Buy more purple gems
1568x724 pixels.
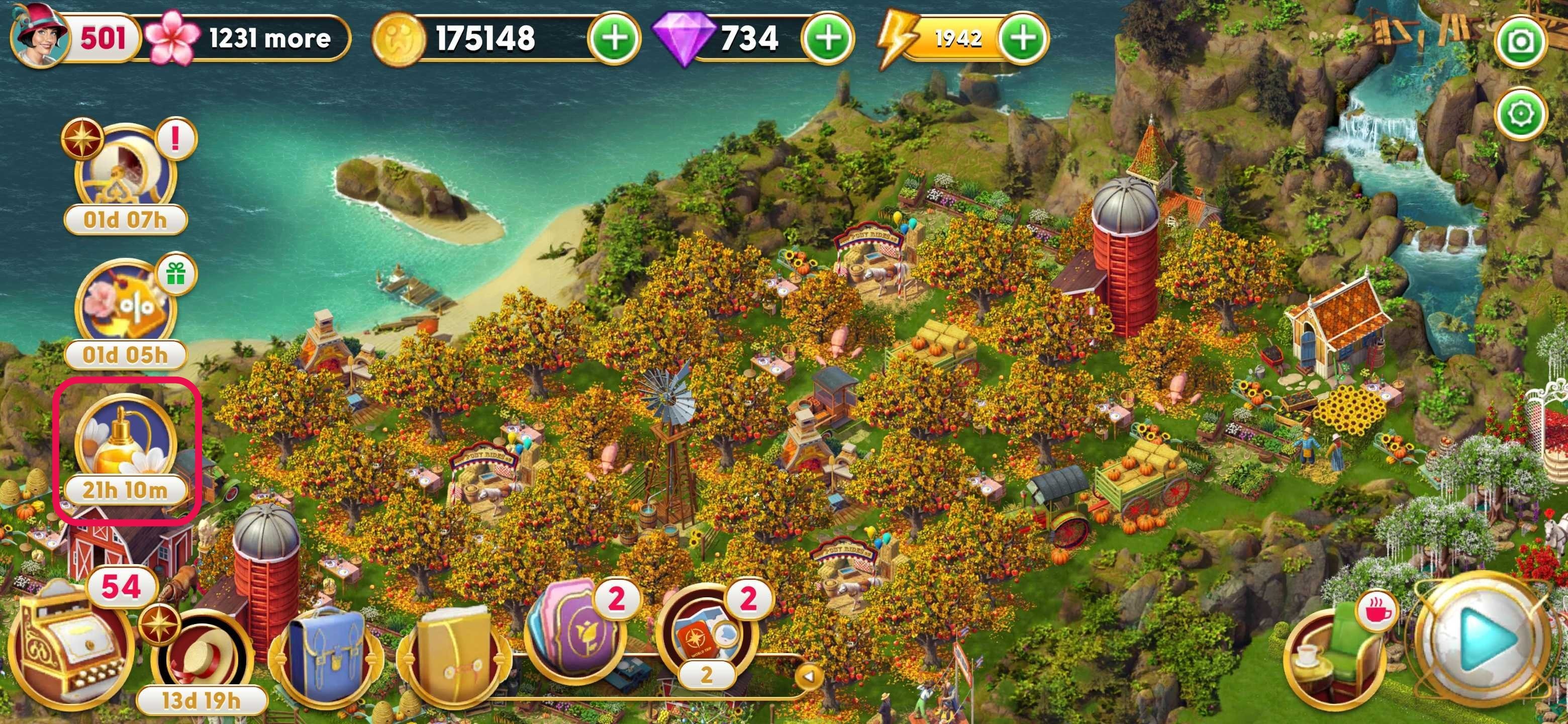828,38
